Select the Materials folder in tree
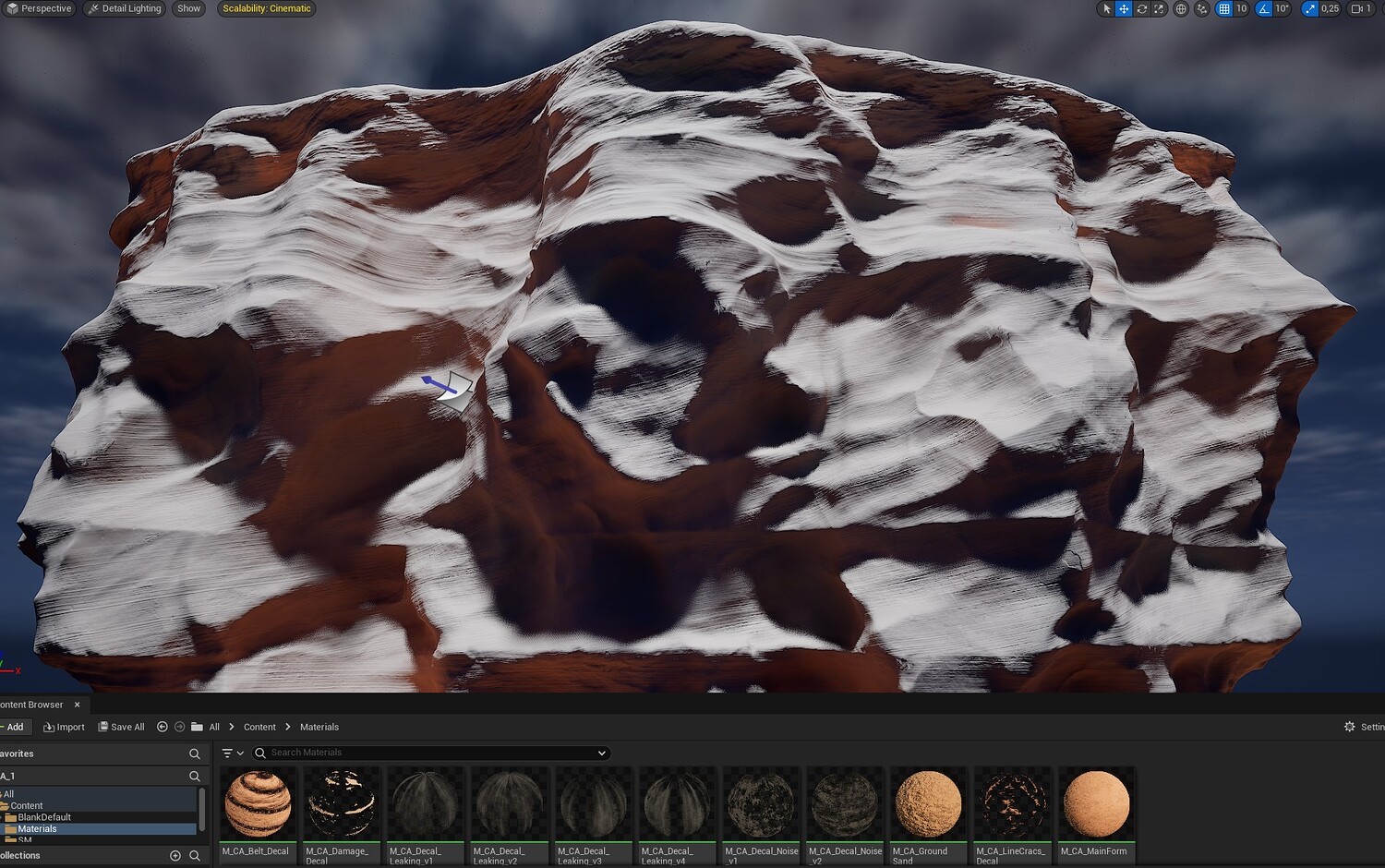This screenshot has height=868, width=1385. pos(37,829)
